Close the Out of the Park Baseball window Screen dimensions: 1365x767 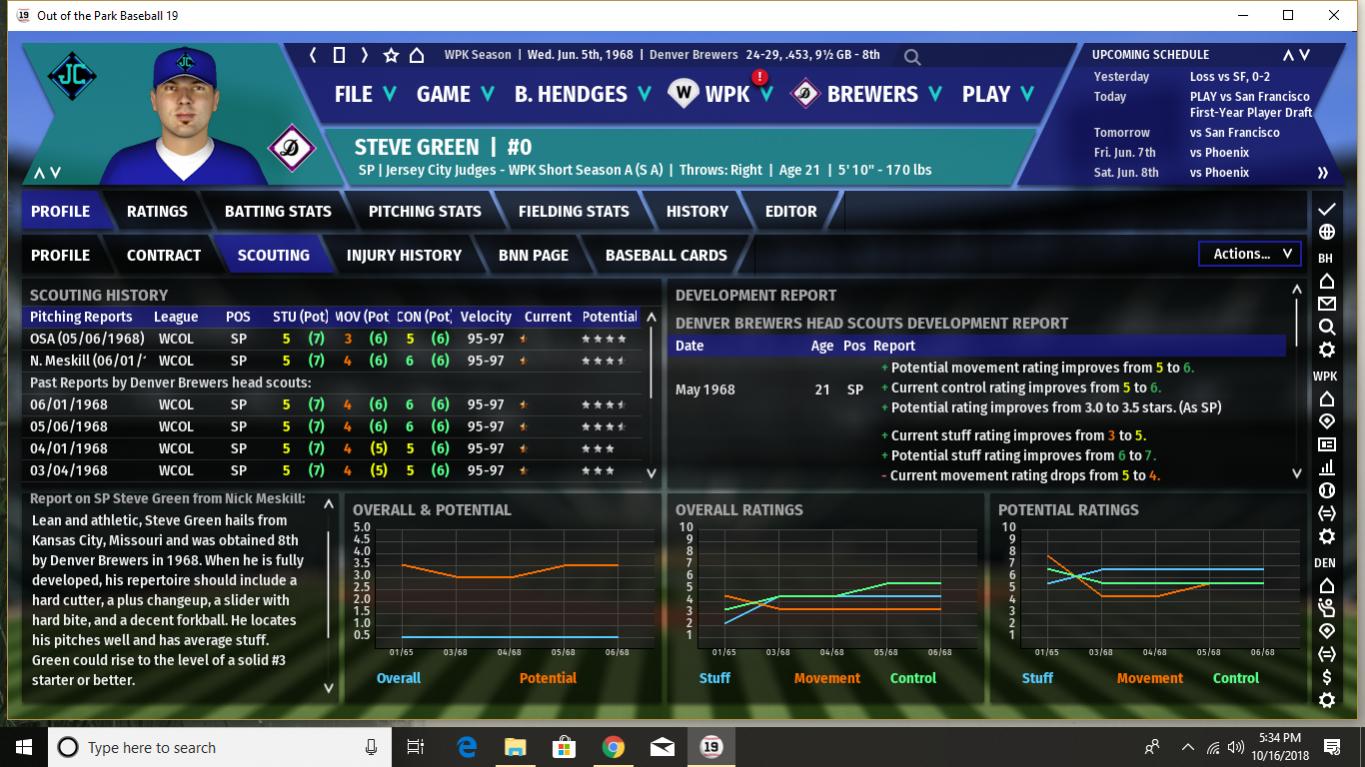tap(1334, 15)
